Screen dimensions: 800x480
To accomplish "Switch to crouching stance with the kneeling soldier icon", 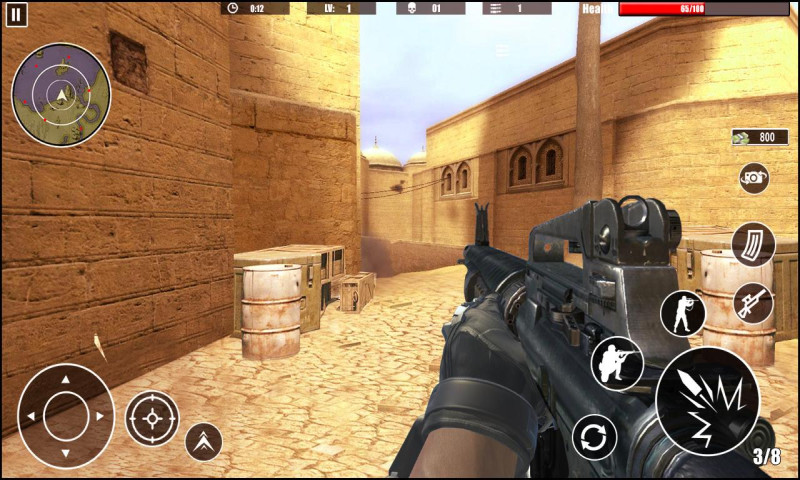I will [x=616, y=362].
